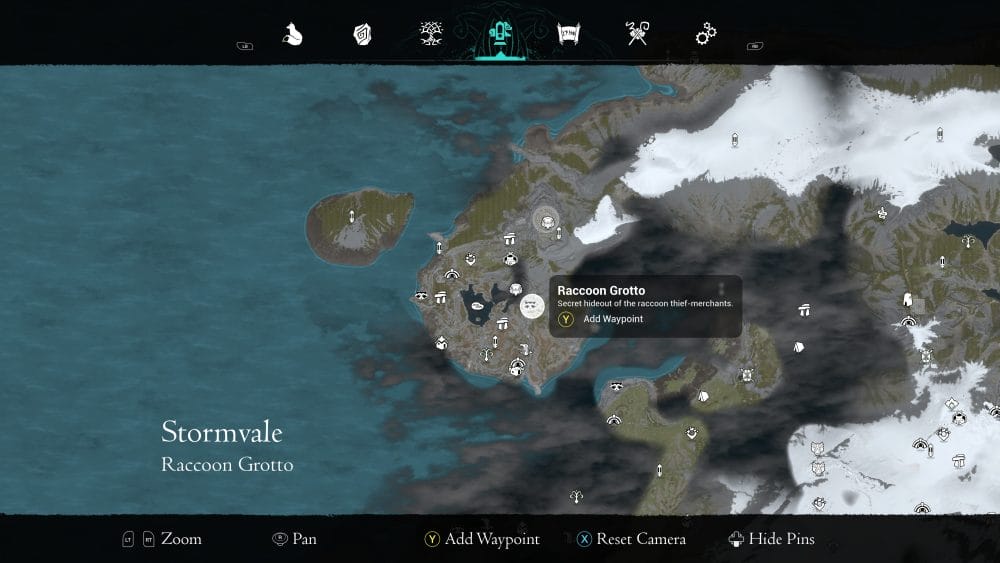
Task: Open the gears settings tab
Action: [706, 35]
